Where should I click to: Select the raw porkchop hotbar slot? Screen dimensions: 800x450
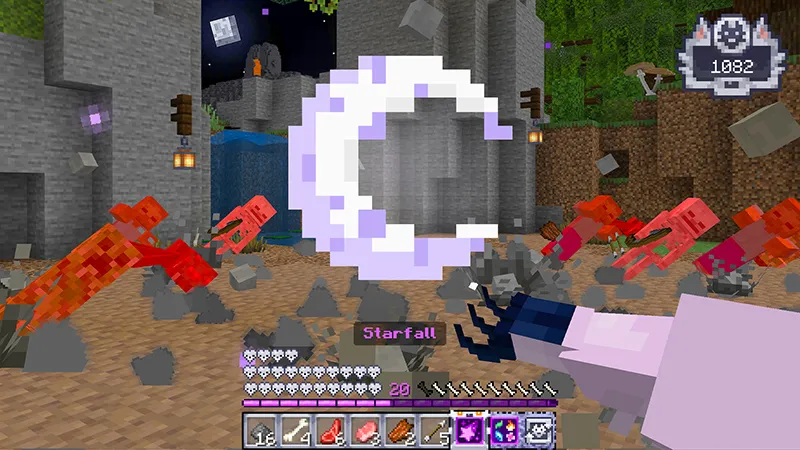[365, 431]
